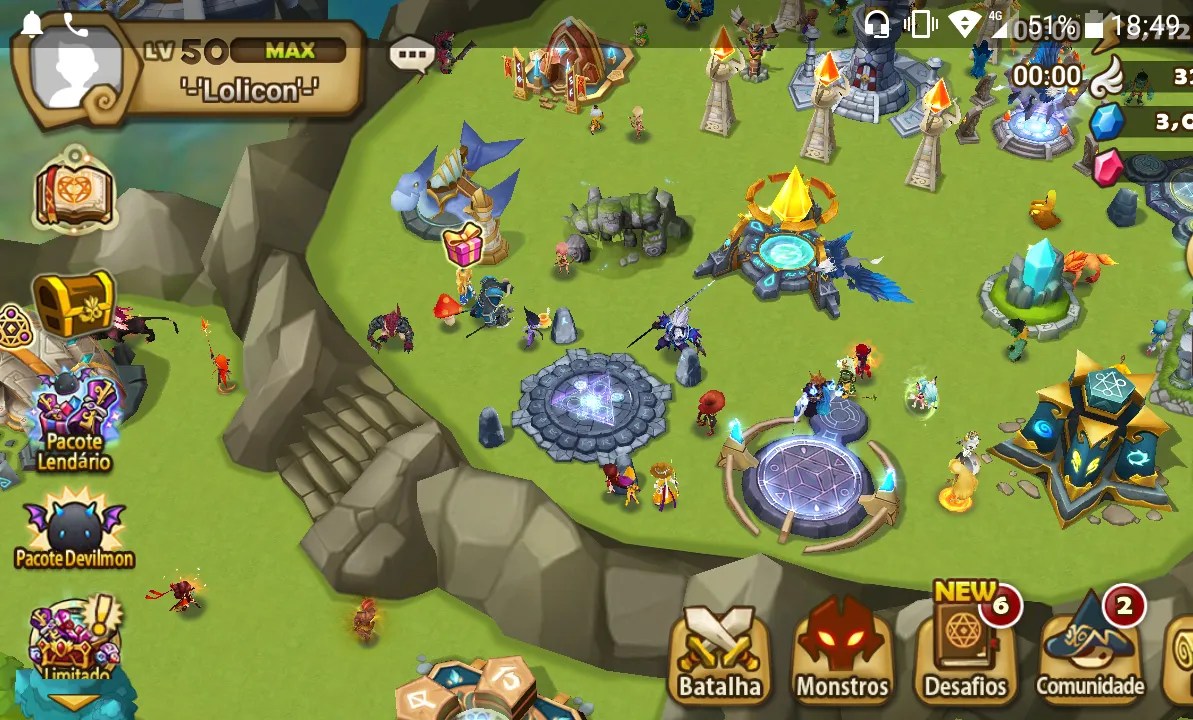Viewport: 1193px width, 720px height.
Task: Open the Limitado limited offer
Action: pos(72,640)
